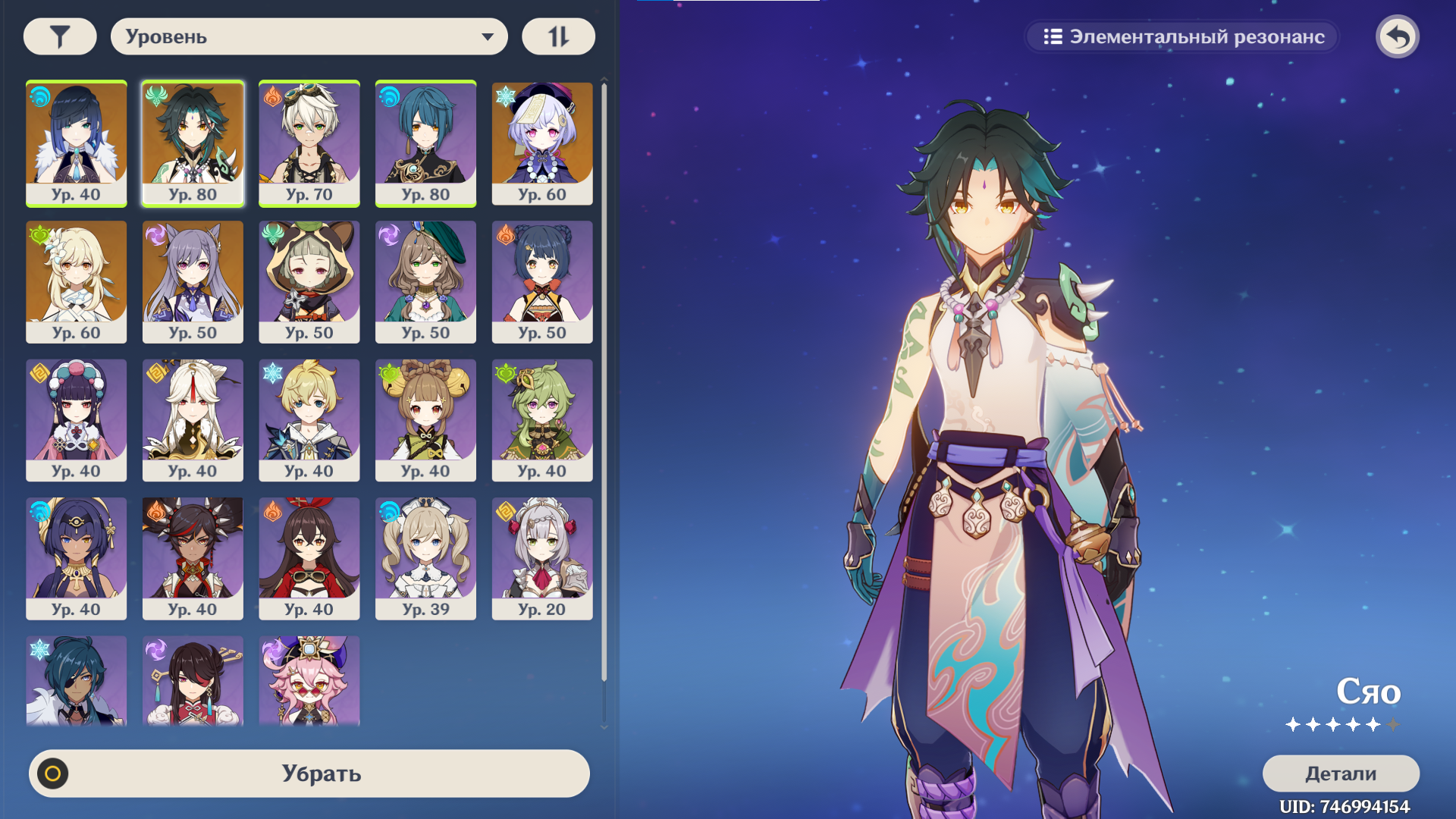Open the character filter funnel button

tap(60, 36)
